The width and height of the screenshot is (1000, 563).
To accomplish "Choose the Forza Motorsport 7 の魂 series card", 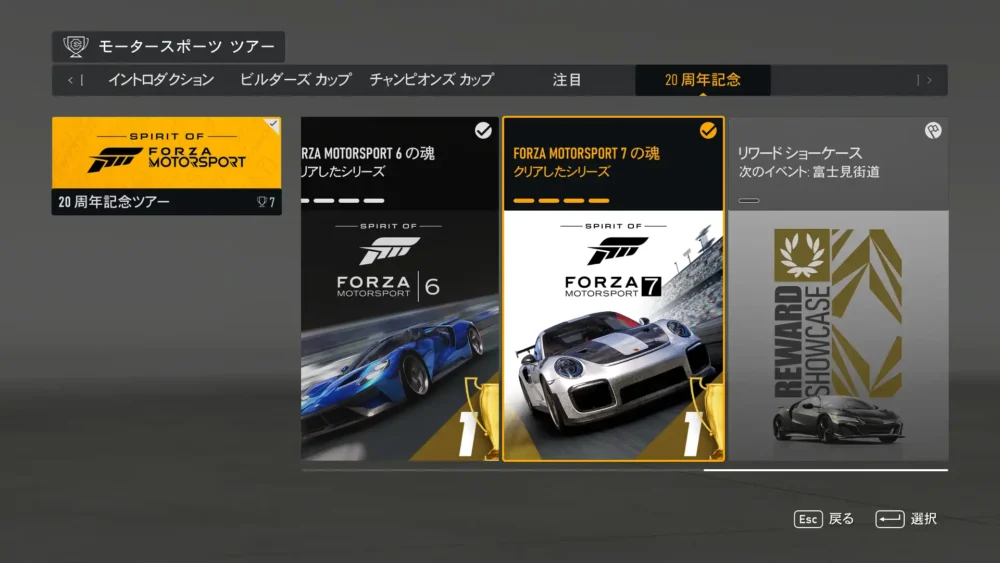I will point(613,290).
